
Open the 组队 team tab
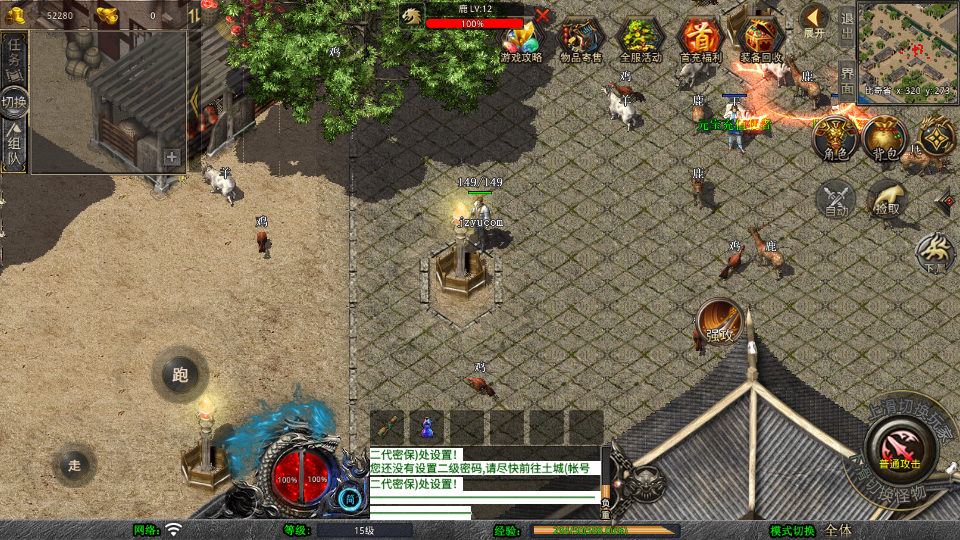pos(14,147)
